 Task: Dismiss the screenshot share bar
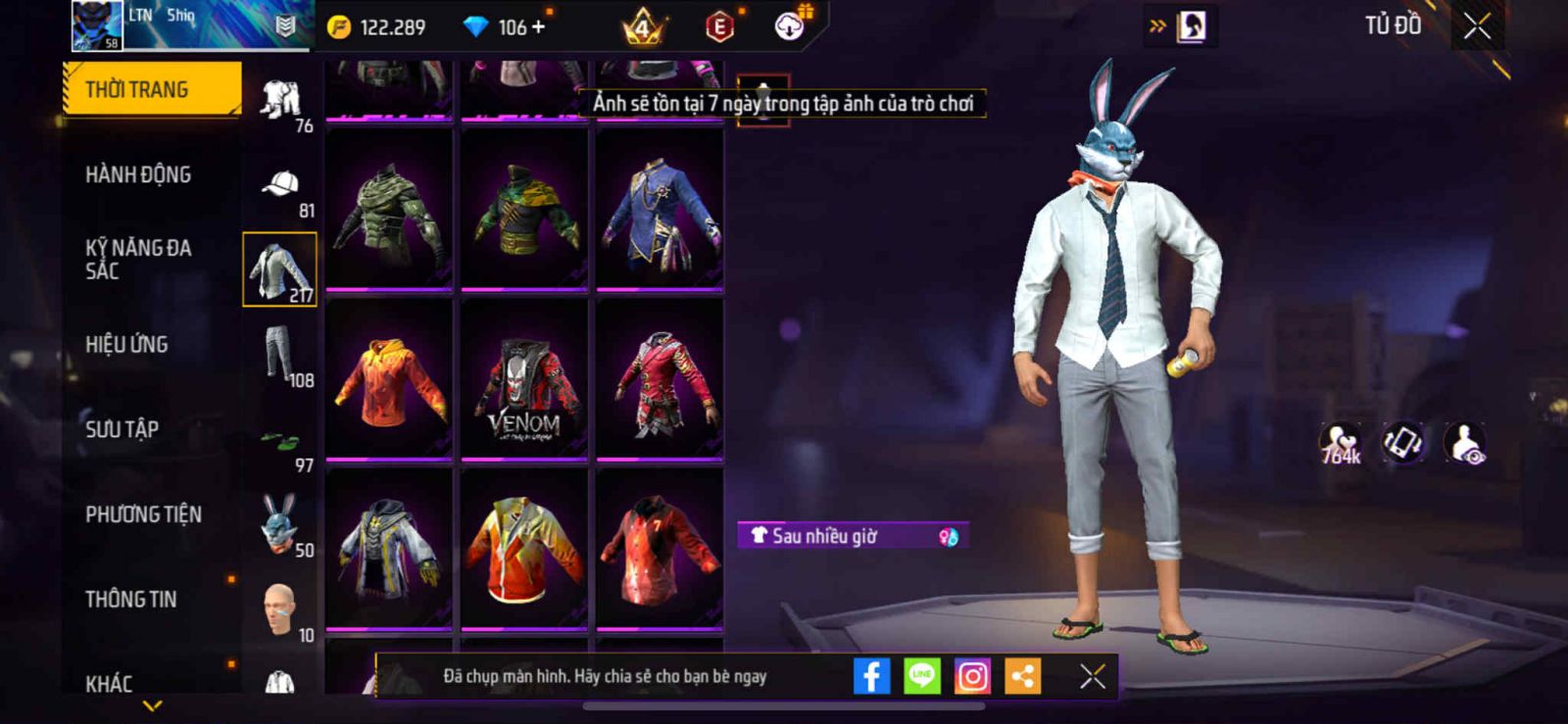(x=1092, y=676)
